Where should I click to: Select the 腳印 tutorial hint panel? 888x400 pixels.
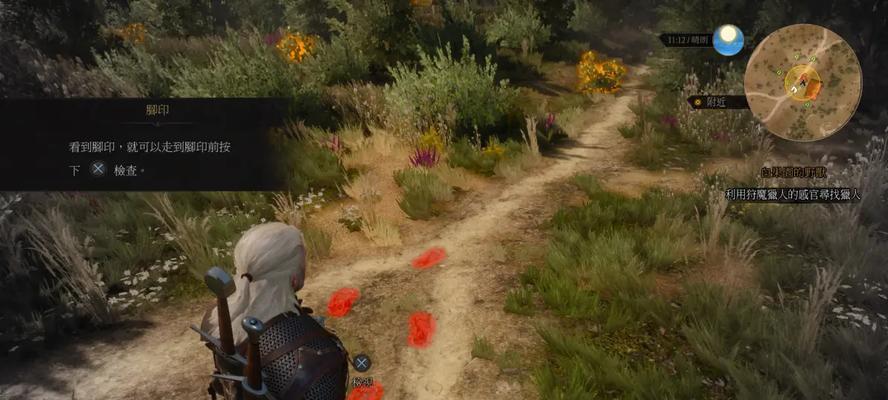[145, 143]
